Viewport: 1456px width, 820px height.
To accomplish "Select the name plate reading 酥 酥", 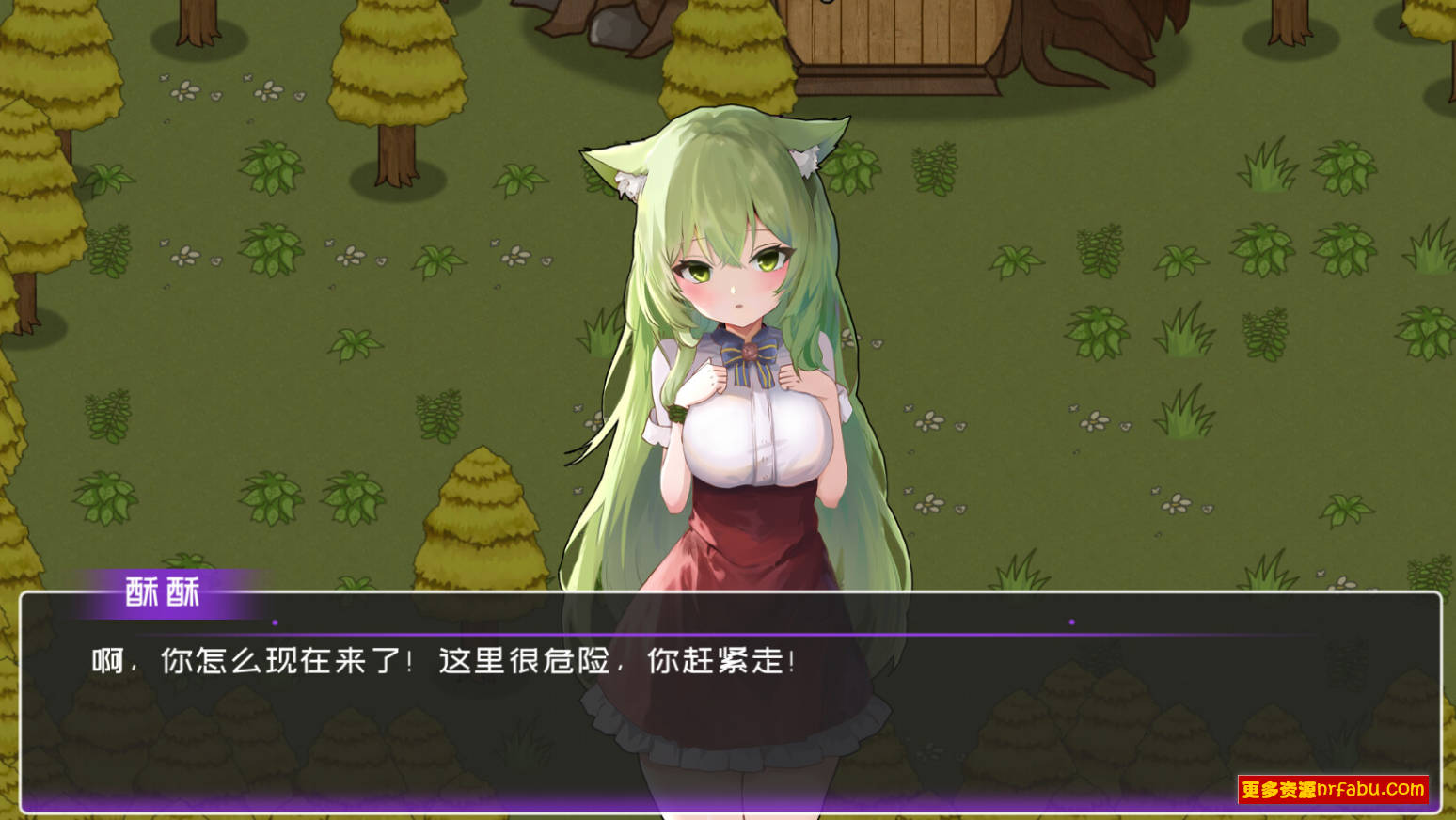I will (x=162, y=592).
